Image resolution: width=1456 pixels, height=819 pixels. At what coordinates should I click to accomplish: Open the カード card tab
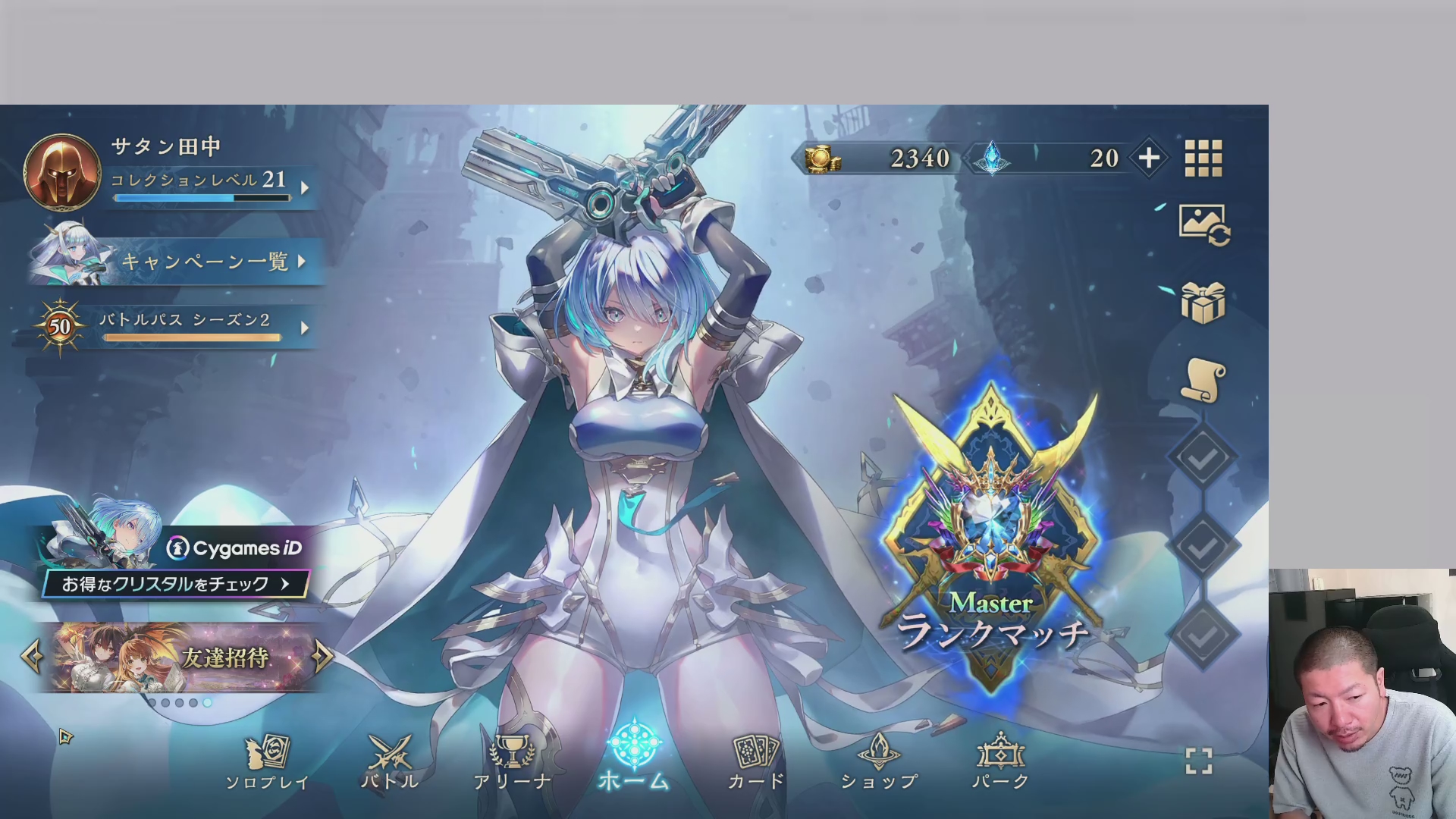[x=756, y=761]
